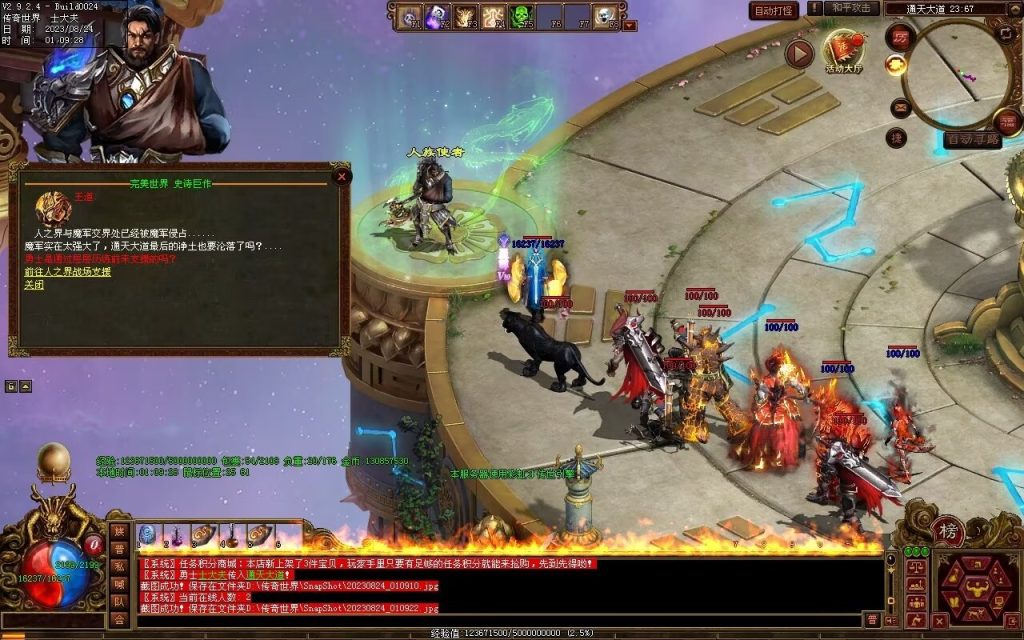Viewport: 1024px width, 640px height.
Task: Click the round play arrow button
Action: coord(798,53)
